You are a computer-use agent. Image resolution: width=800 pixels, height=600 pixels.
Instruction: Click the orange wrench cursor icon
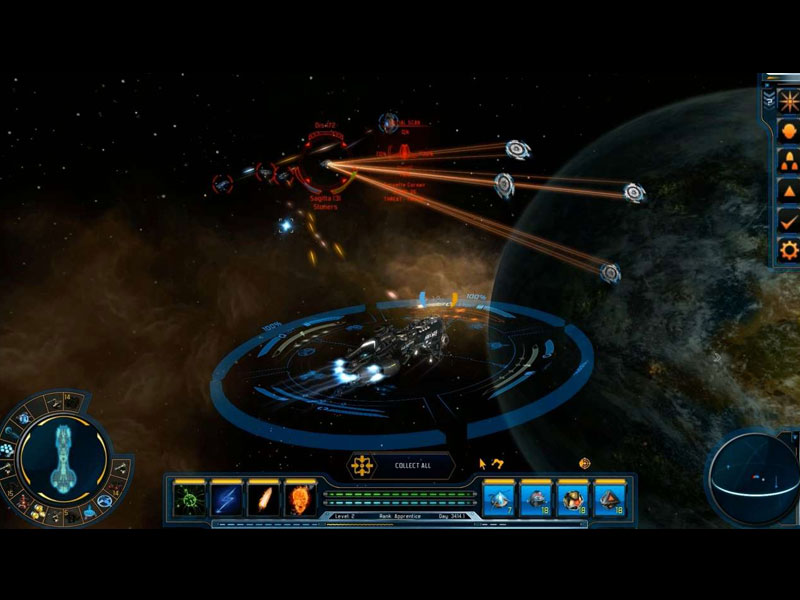[x=497, y=464]
